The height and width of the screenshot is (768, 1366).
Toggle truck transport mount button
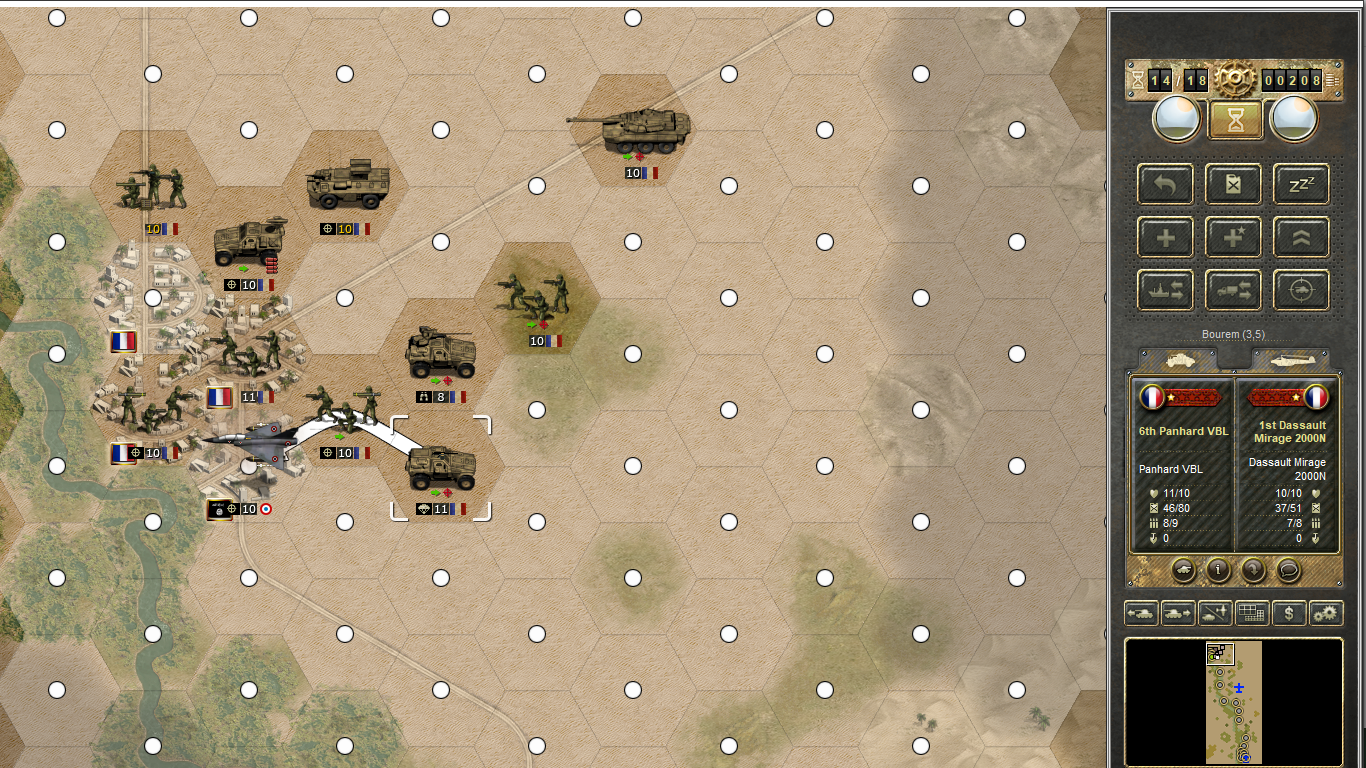(x=1233, y=290)
